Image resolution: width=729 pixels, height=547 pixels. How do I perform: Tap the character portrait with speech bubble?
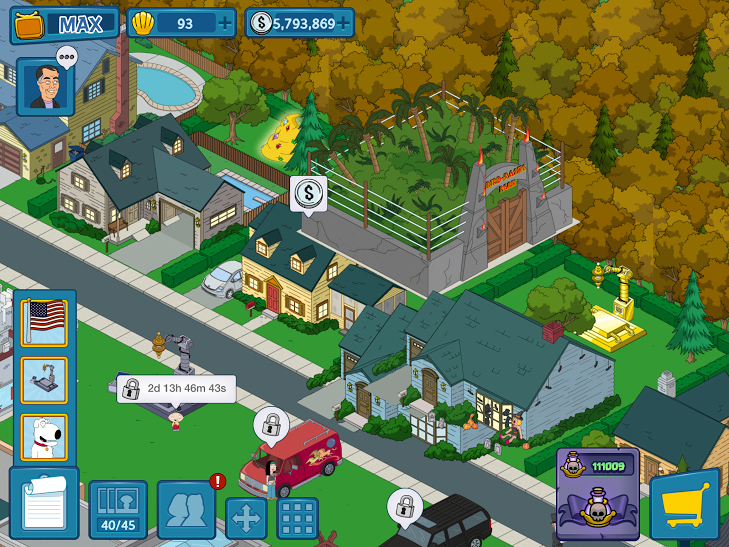click(45, 86)
